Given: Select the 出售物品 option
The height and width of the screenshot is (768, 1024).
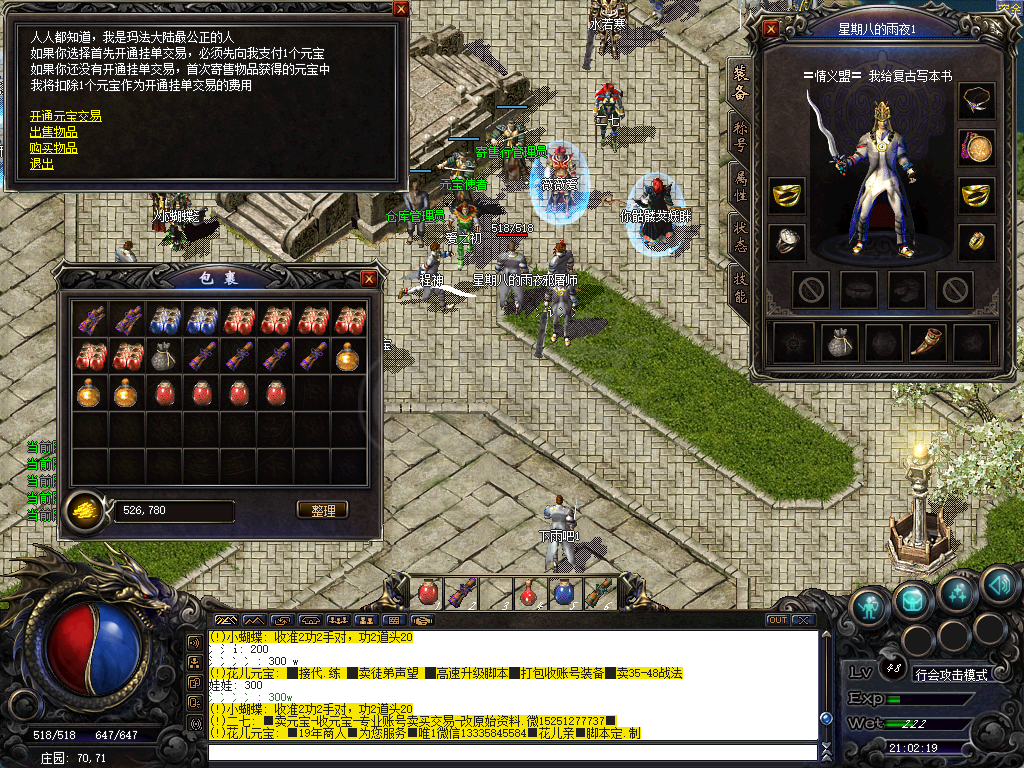Looking at the screenshot, I should pos(54,132).
